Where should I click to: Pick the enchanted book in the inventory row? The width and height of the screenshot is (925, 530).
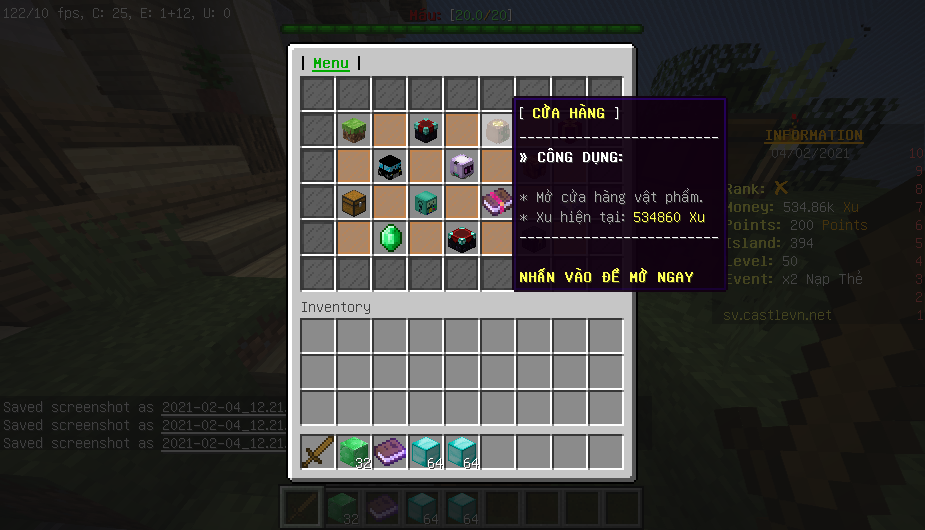(x=390, y=452)
